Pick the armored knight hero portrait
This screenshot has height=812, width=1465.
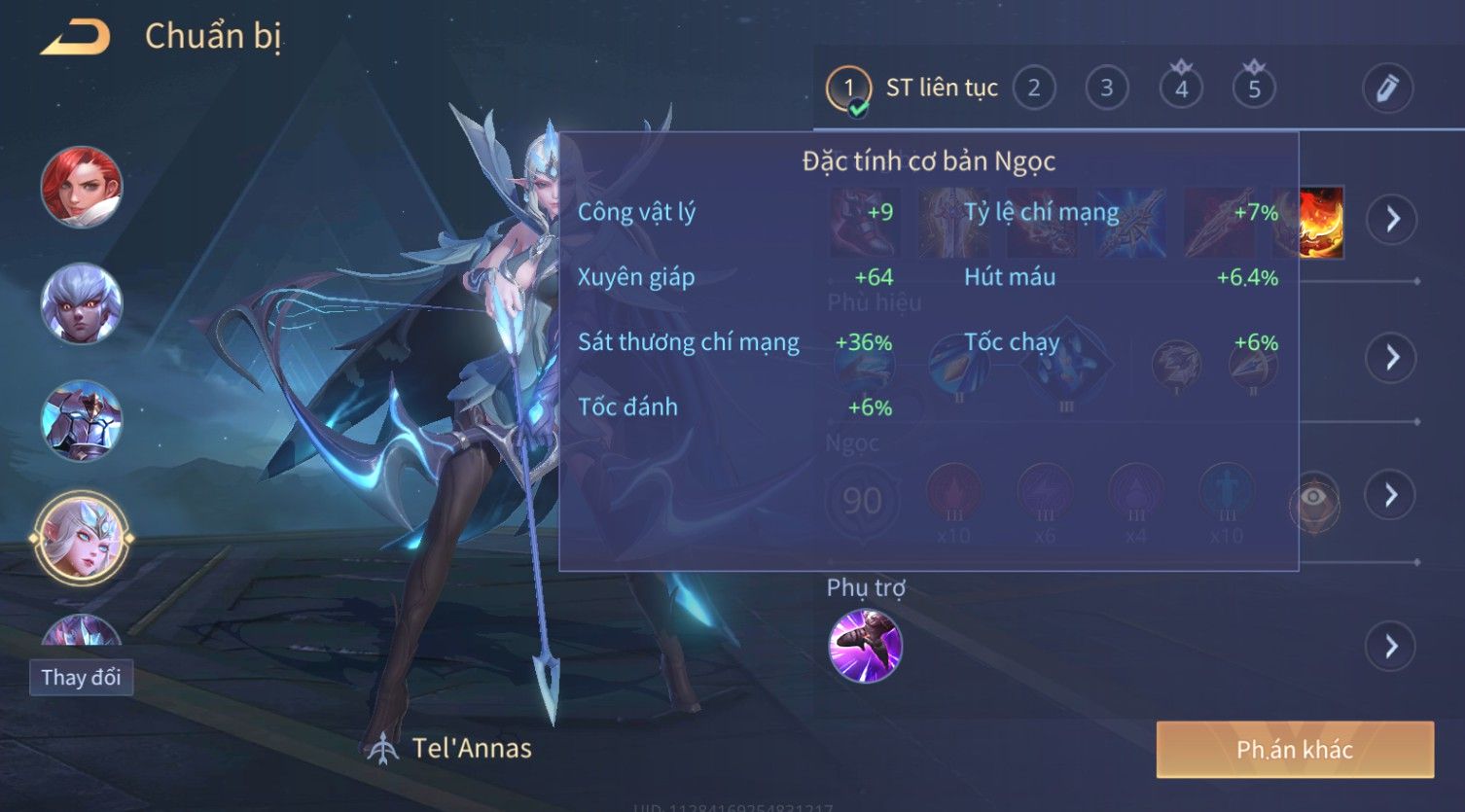[82, 420]
